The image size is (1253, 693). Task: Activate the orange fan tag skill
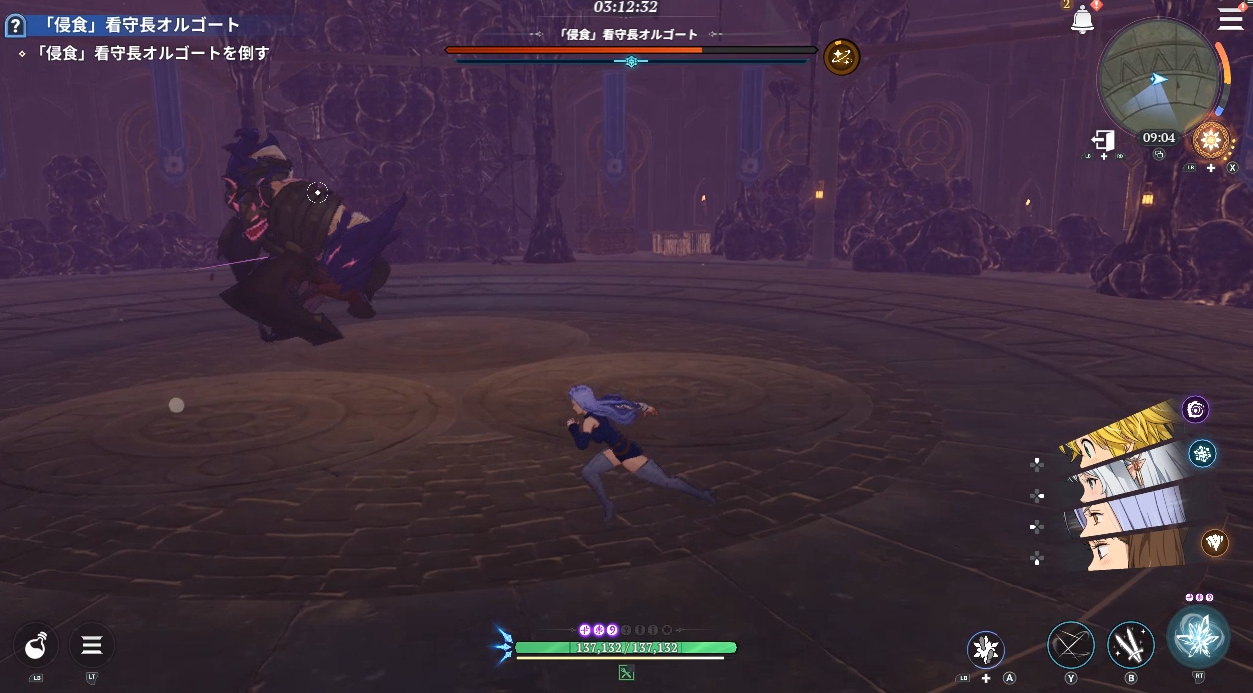tap(1215, 542)
